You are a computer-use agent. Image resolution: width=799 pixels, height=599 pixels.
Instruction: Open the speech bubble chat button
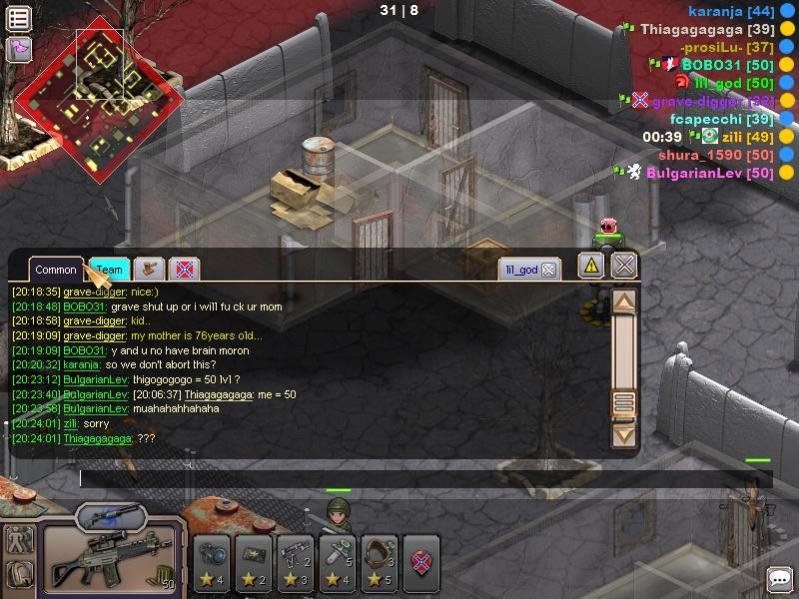(x=779, y=579)
